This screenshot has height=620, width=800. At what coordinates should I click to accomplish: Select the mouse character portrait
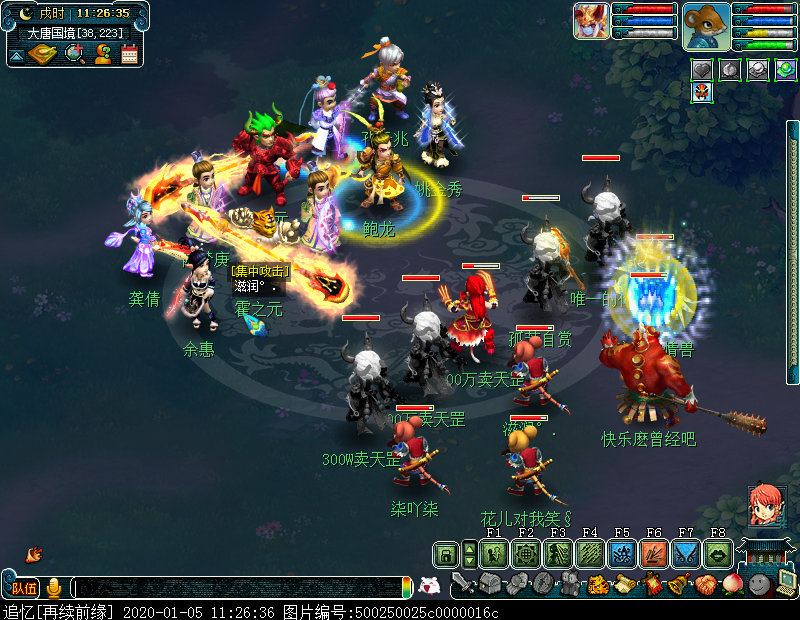(706, 26)
